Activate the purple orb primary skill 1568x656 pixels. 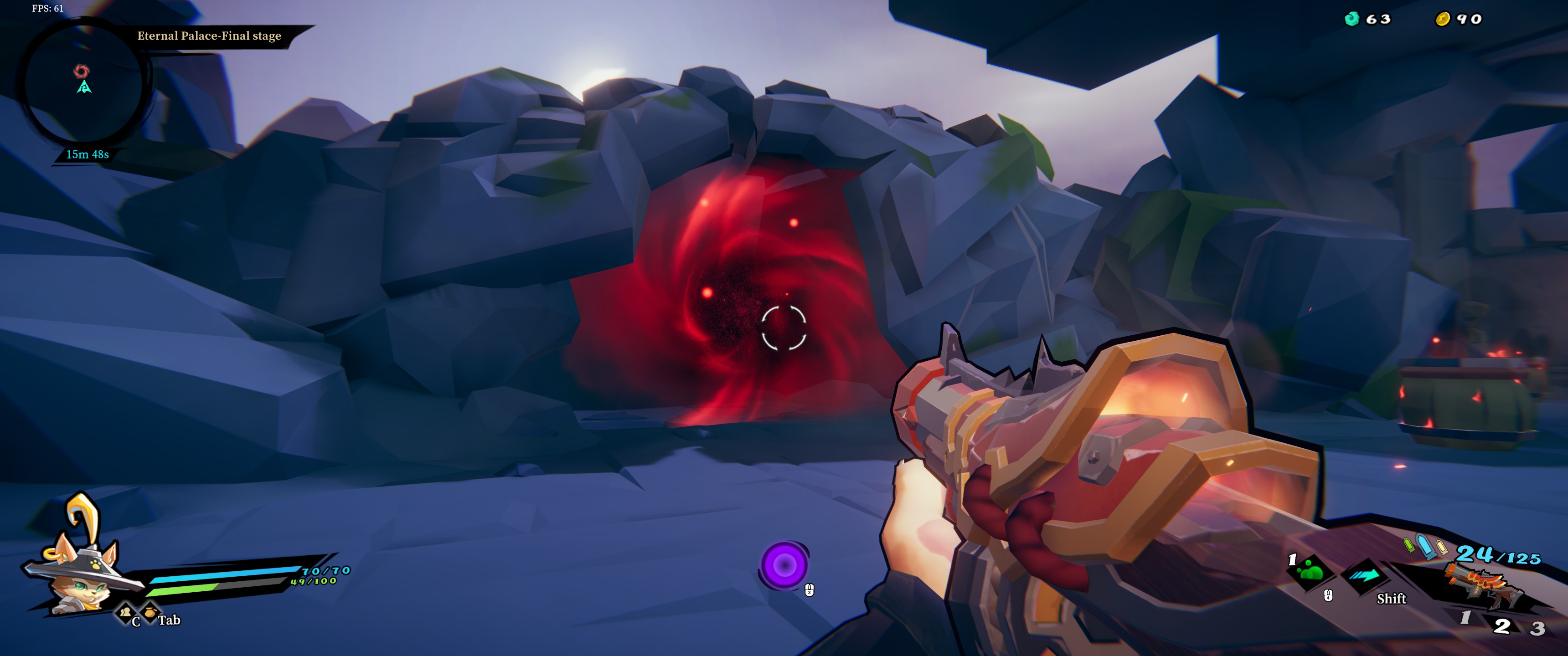tap(784, 565)
